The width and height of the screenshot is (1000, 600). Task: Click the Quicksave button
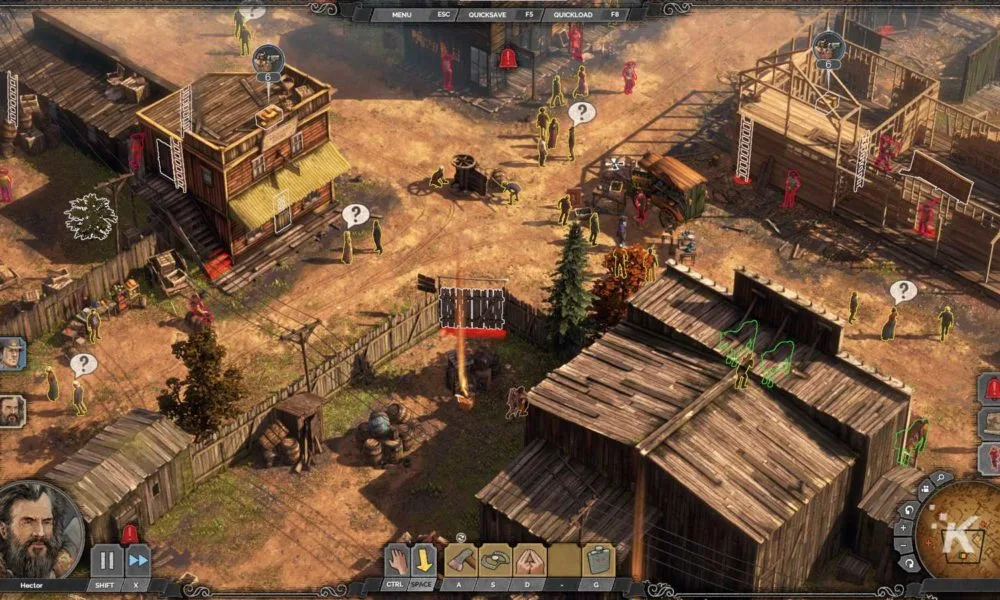tap(492, 15)
